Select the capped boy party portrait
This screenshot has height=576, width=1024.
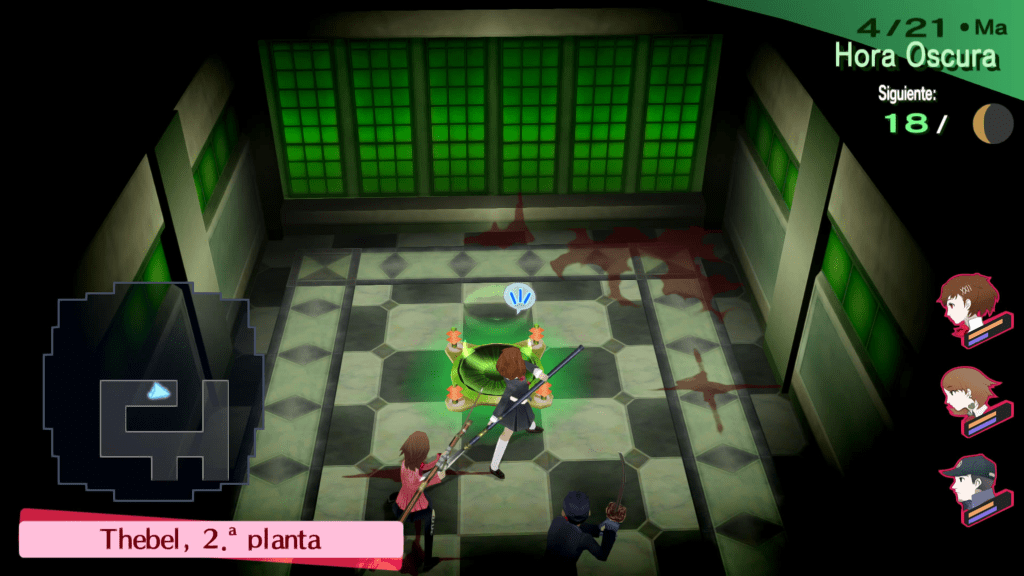967,488
